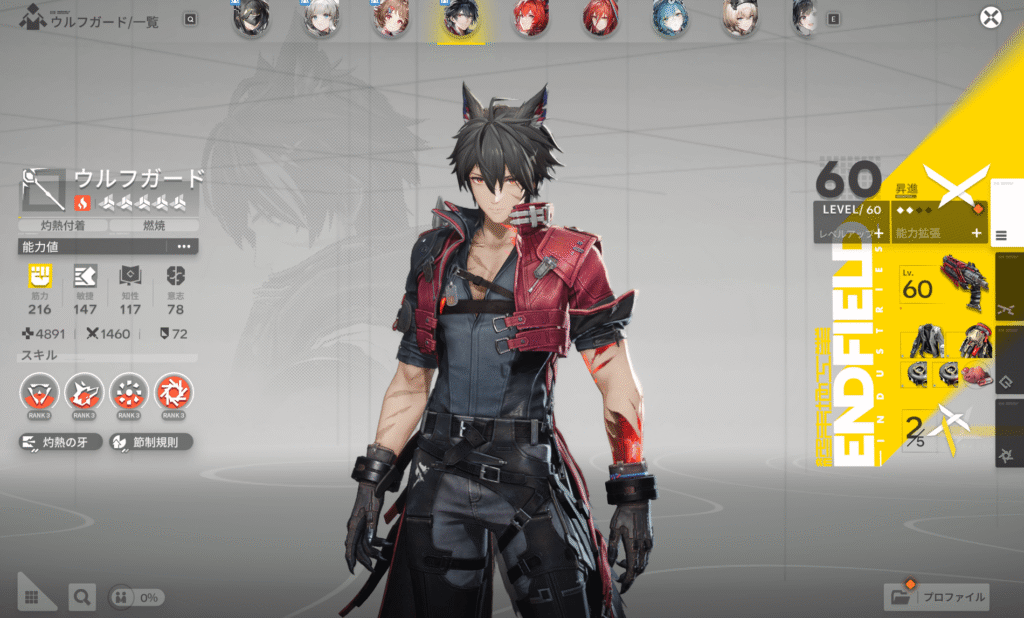Open the プロファイル profile folder

tap(938, 597)
